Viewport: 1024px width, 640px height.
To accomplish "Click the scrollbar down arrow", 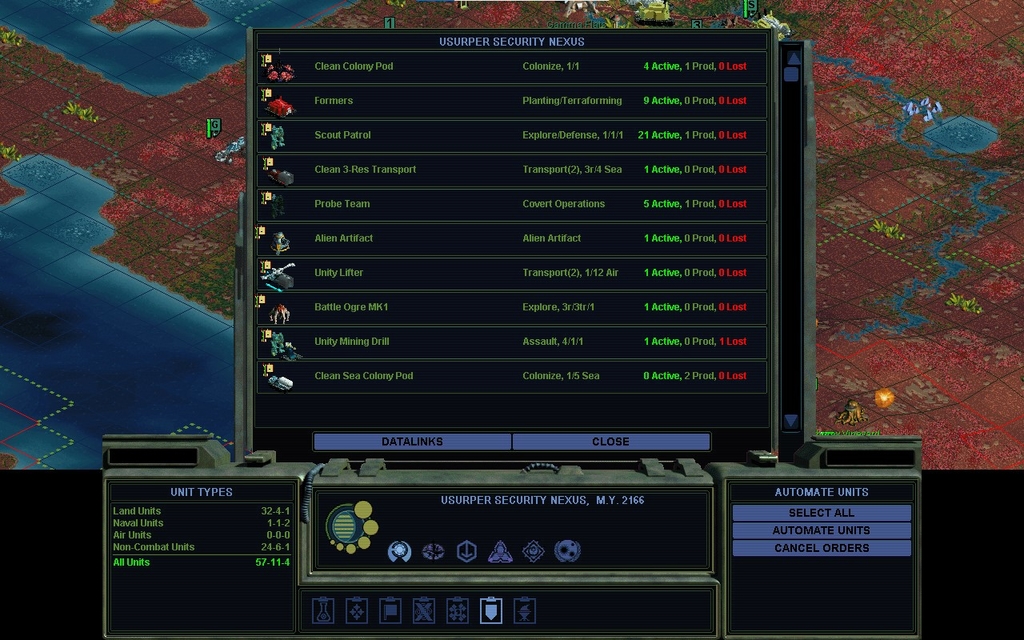I will click(791, 421).
